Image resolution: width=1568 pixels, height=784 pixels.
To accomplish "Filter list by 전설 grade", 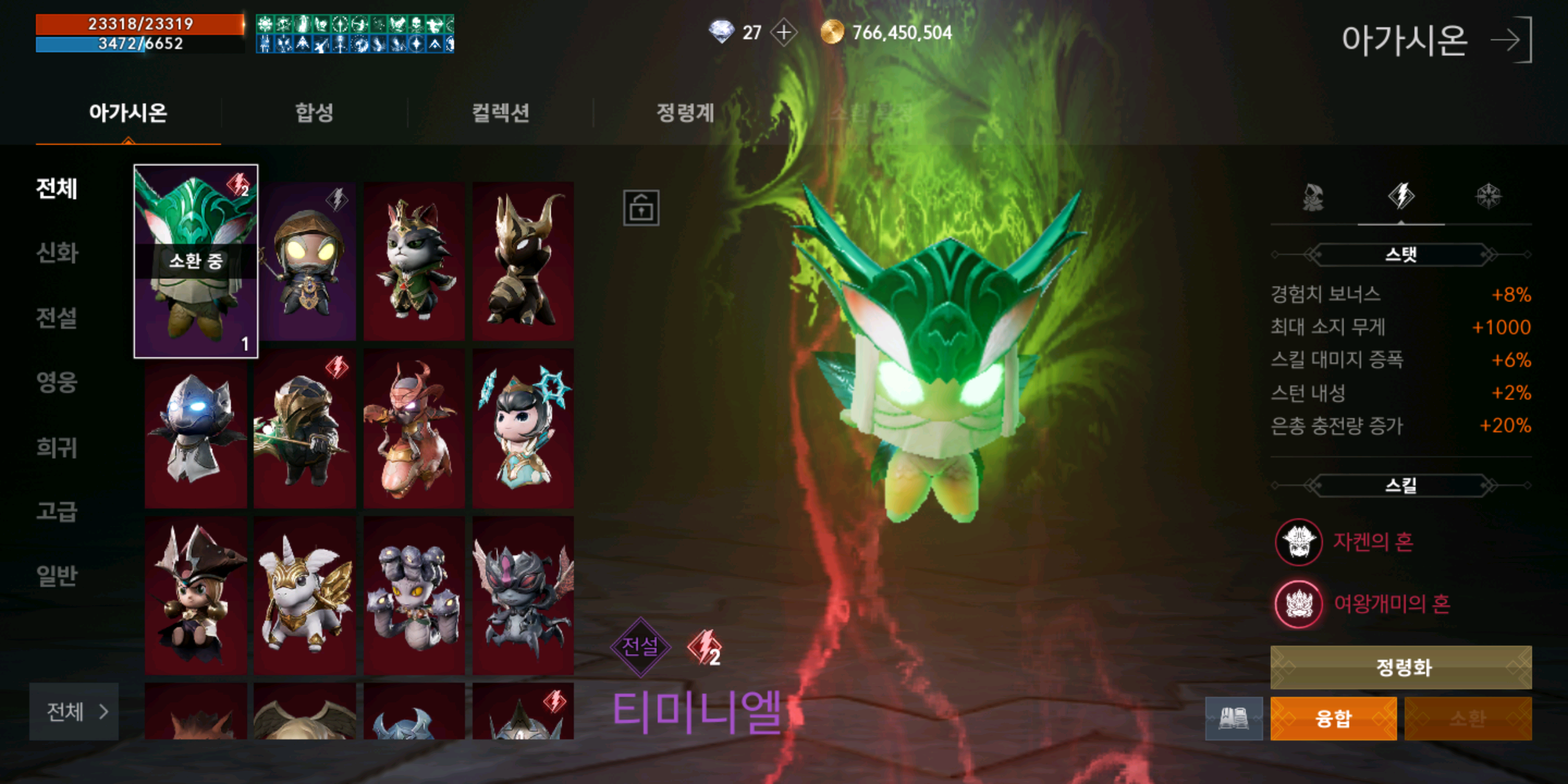I will pos(57,317).
